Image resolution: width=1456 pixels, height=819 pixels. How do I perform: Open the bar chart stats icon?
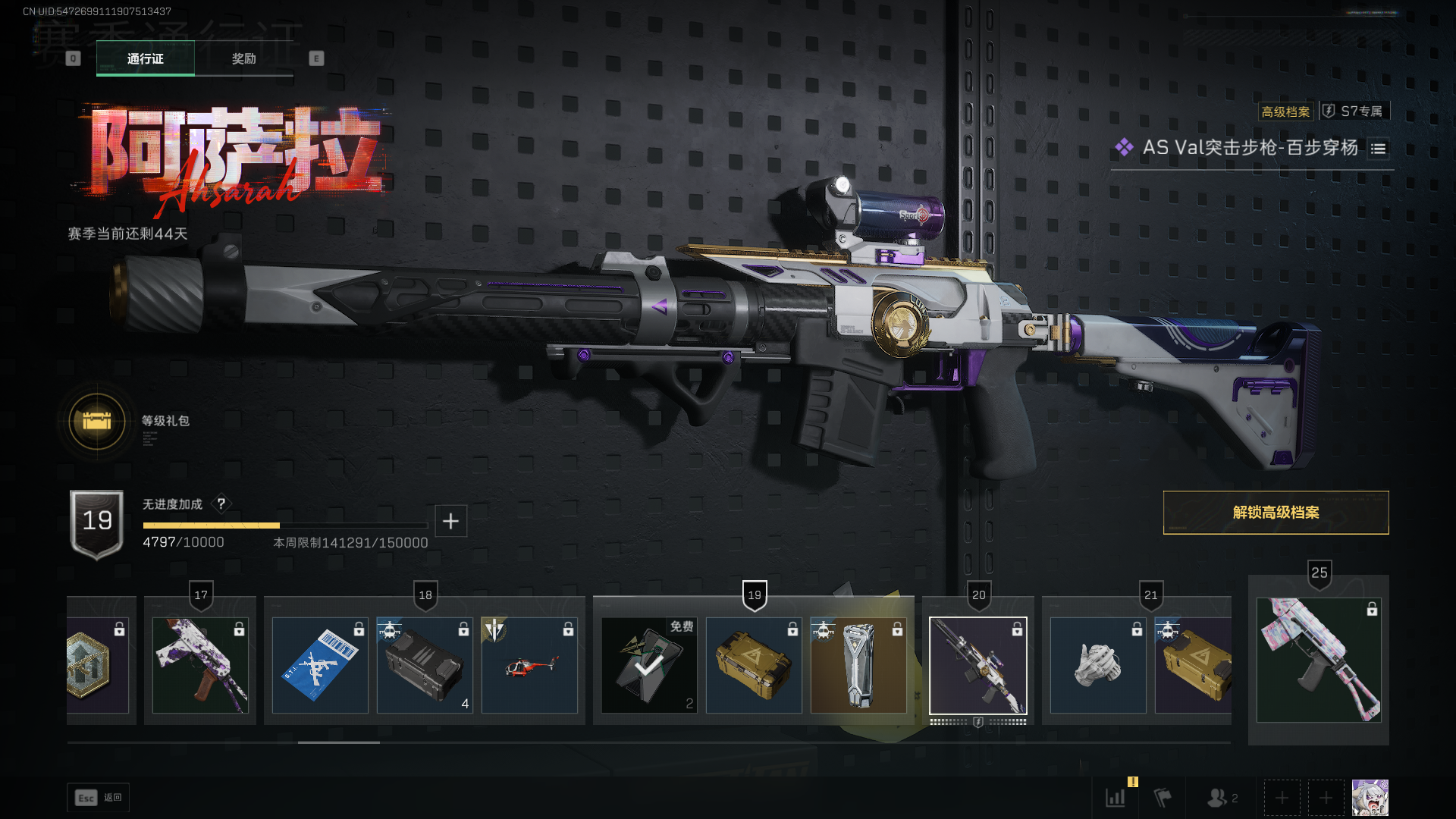(1116, 798)
